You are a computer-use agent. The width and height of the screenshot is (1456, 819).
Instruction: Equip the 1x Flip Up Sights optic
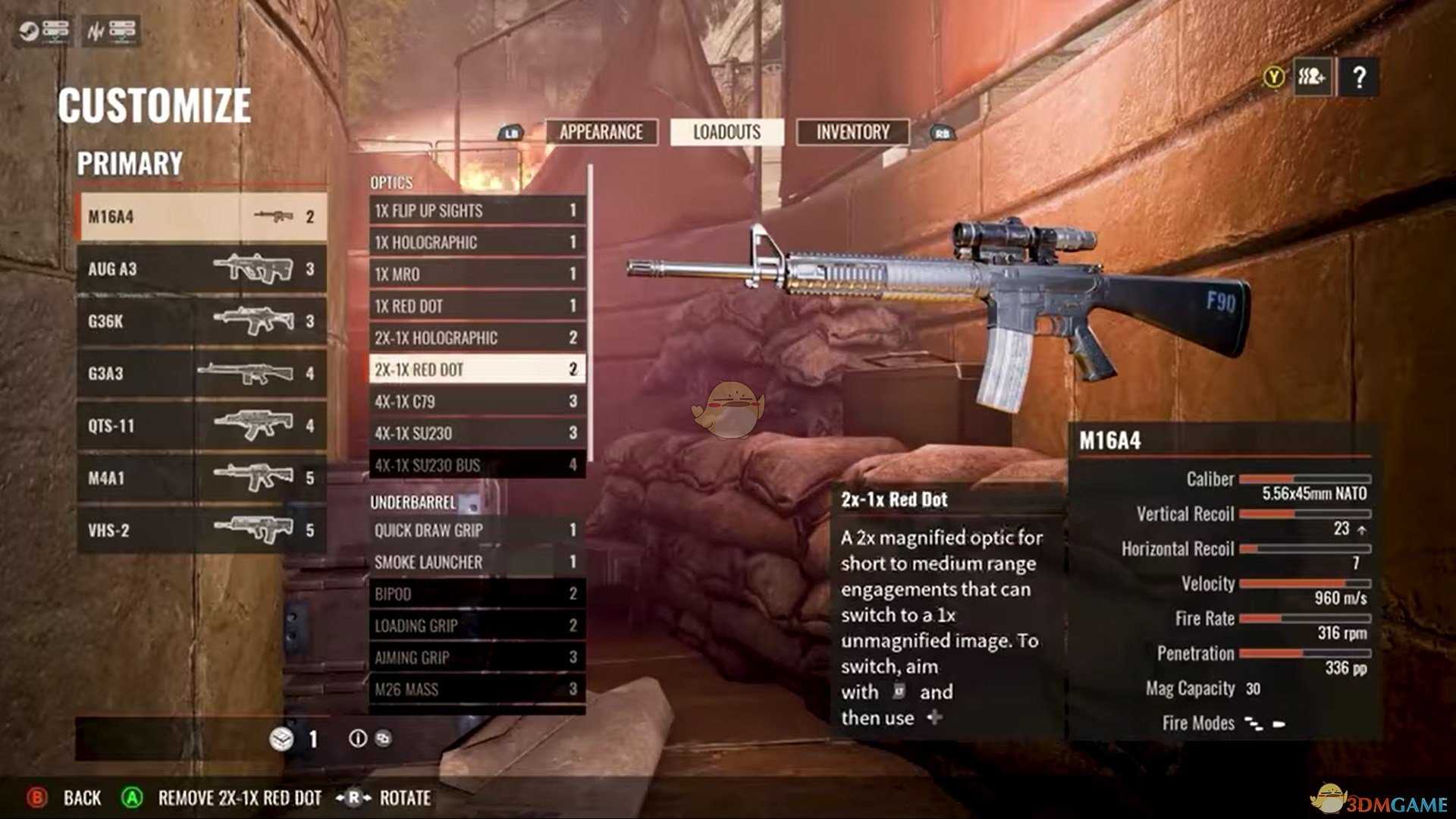476,211
